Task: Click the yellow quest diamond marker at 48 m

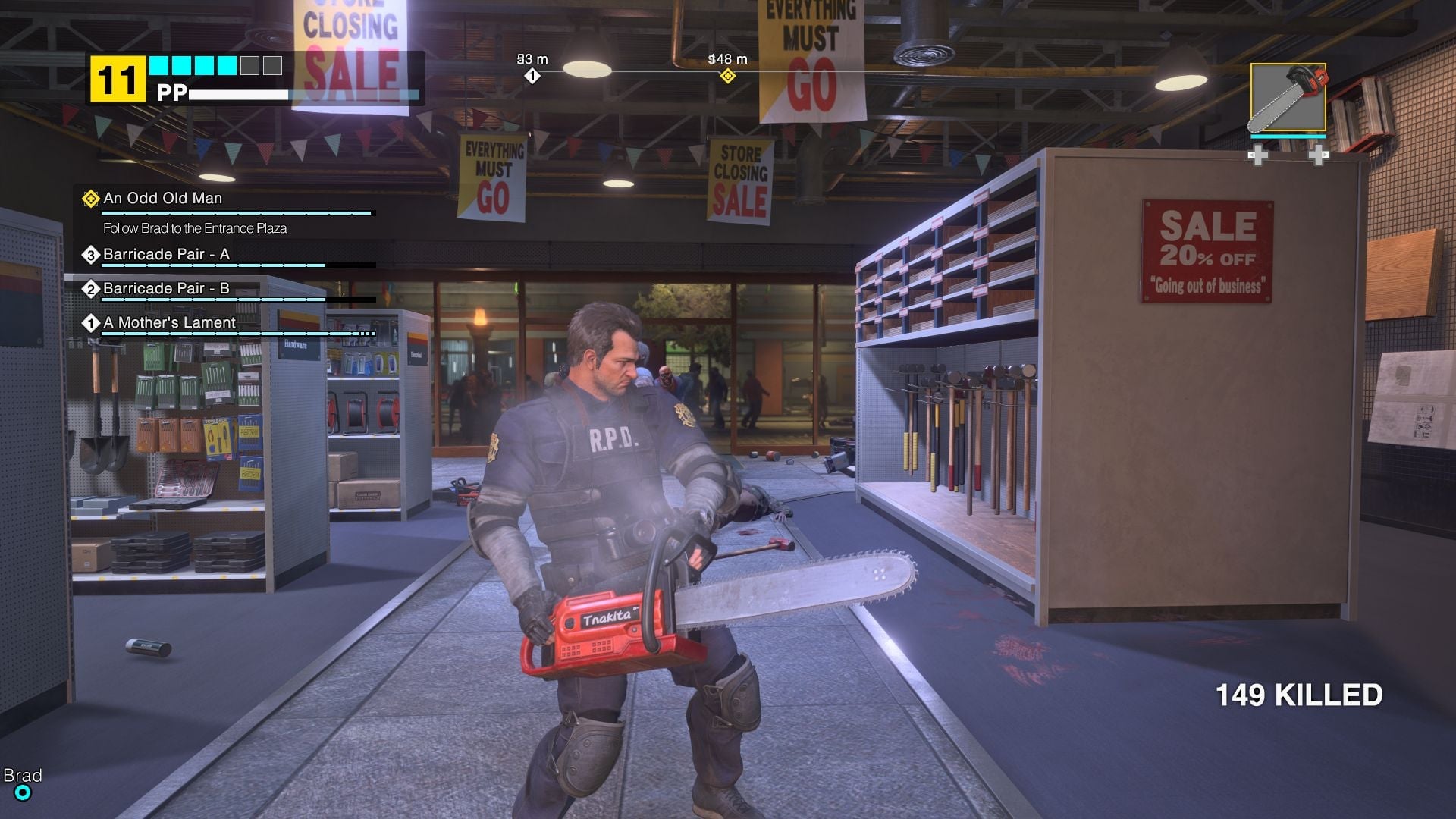Action: (729, 75)
